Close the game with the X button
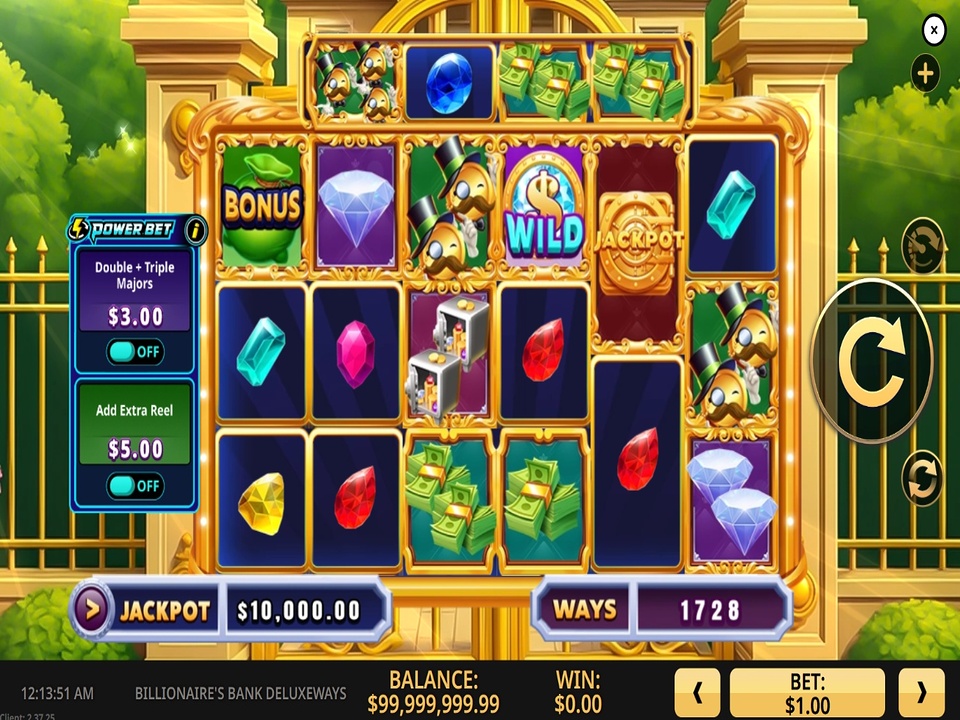Screen dimensions: 960x720 click(x=933, y=31)
